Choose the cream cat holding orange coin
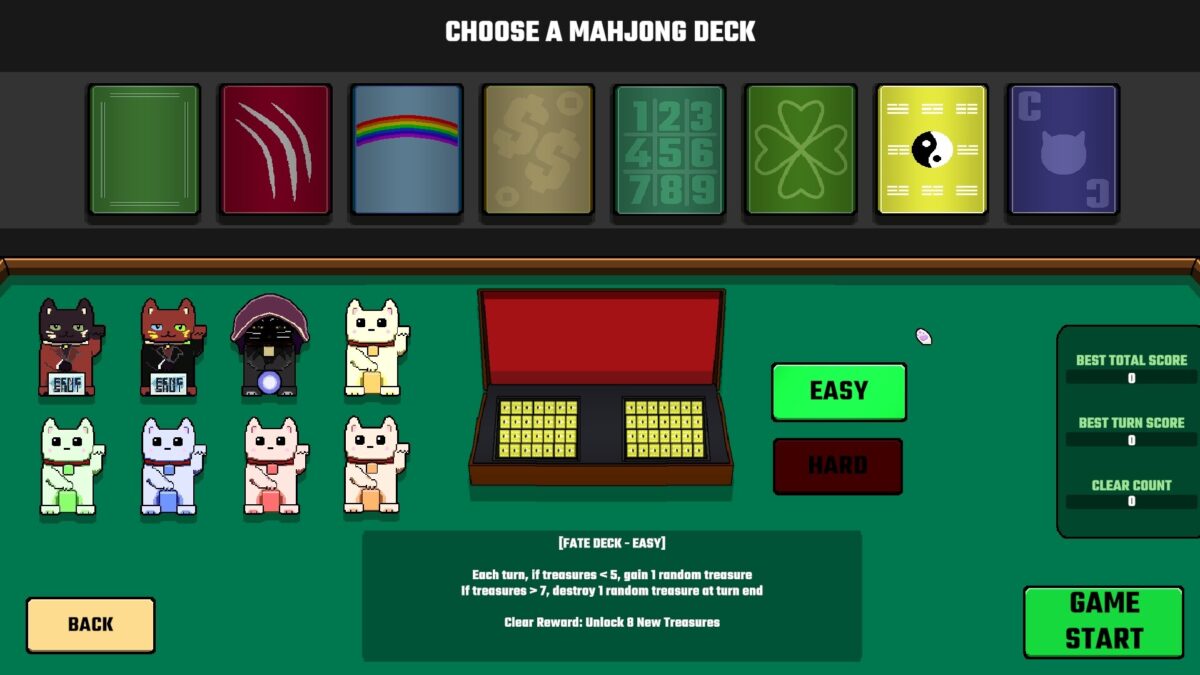Viewport: 1200px width, 675px height. (x=372, y=467)
